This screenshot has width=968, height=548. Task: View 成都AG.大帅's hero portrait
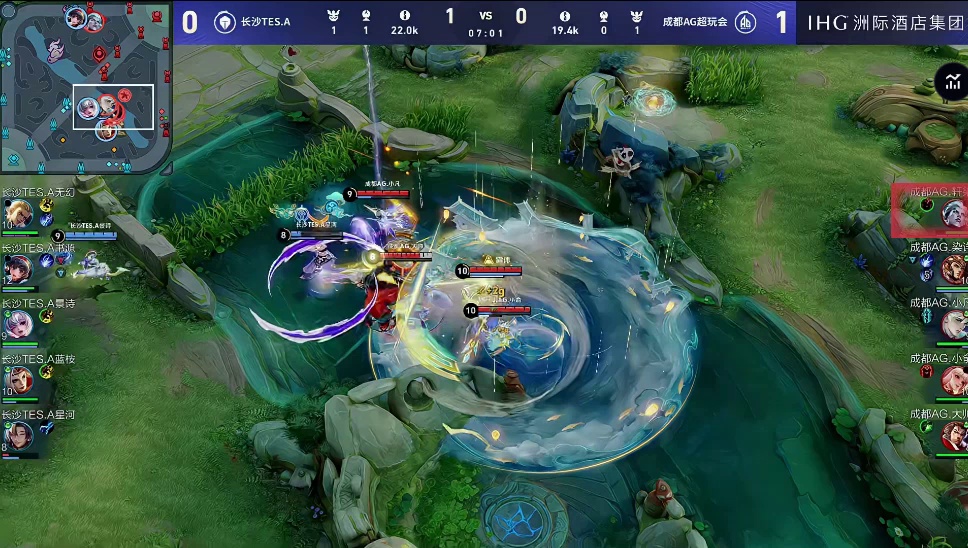tap(953, 435)
